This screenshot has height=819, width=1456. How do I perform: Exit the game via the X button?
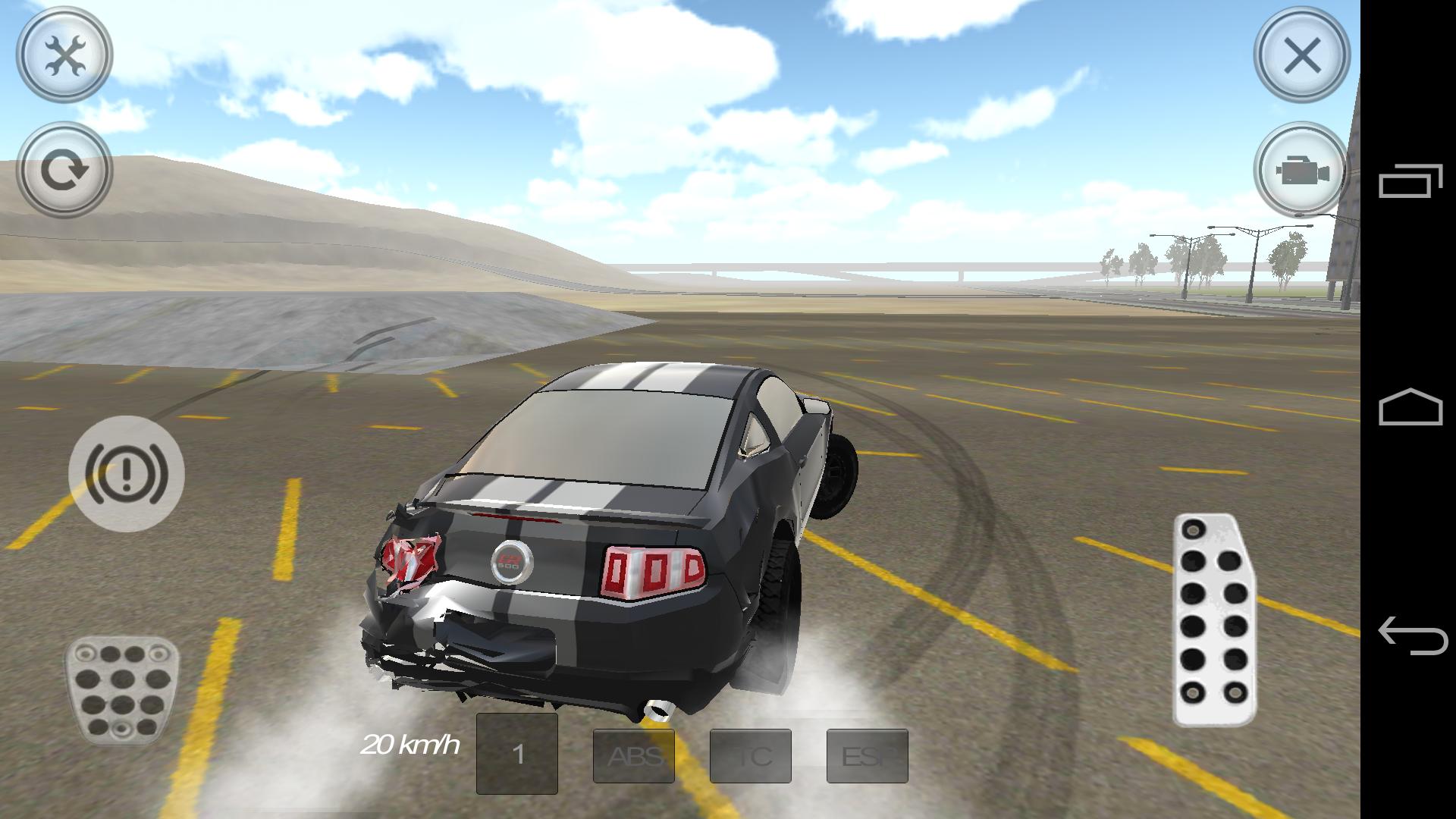(x=1302, y=55)
